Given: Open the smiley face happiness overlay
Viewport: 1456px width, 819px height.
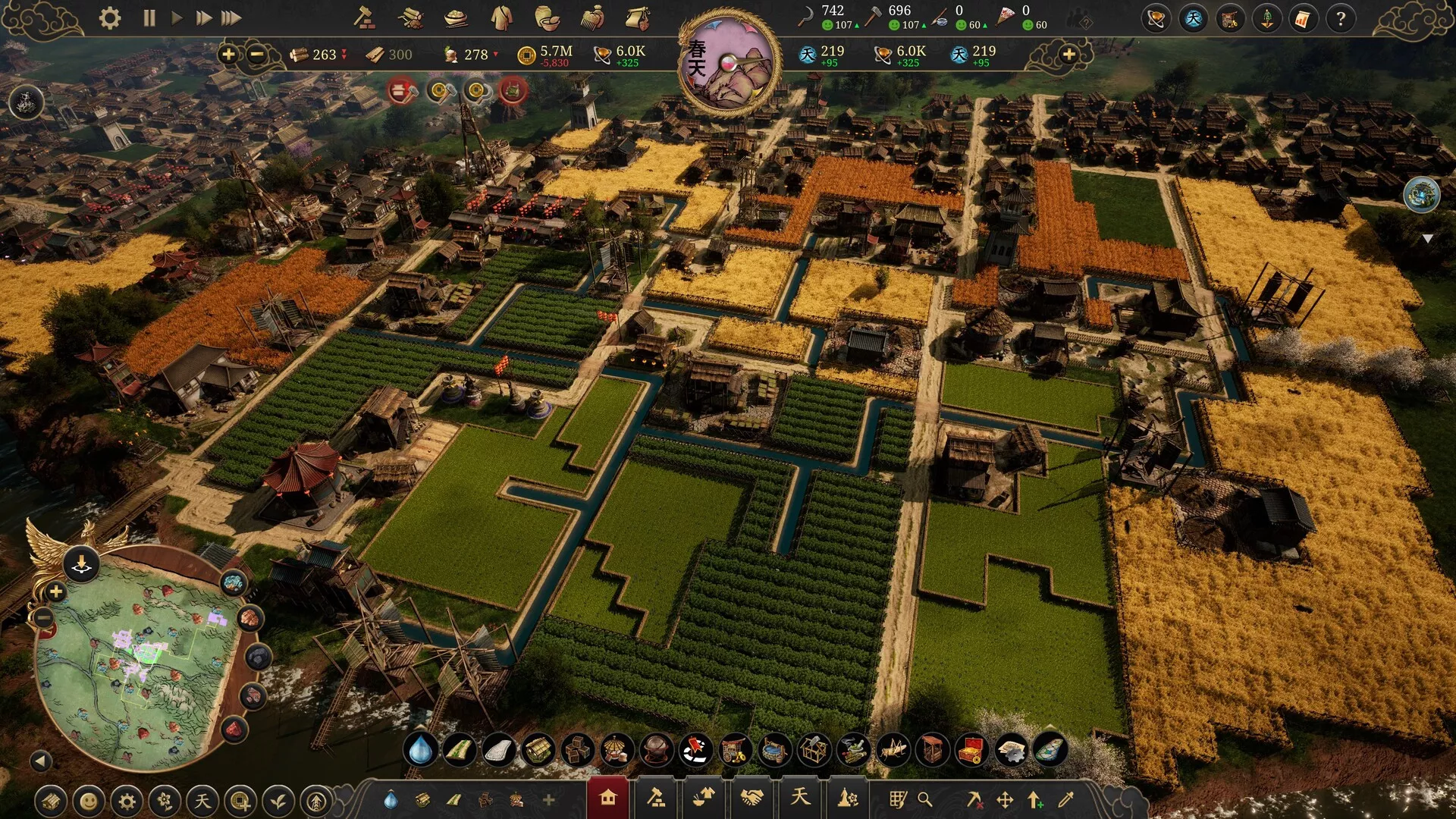Looking at the screenshot, I should tap(89, 801).
